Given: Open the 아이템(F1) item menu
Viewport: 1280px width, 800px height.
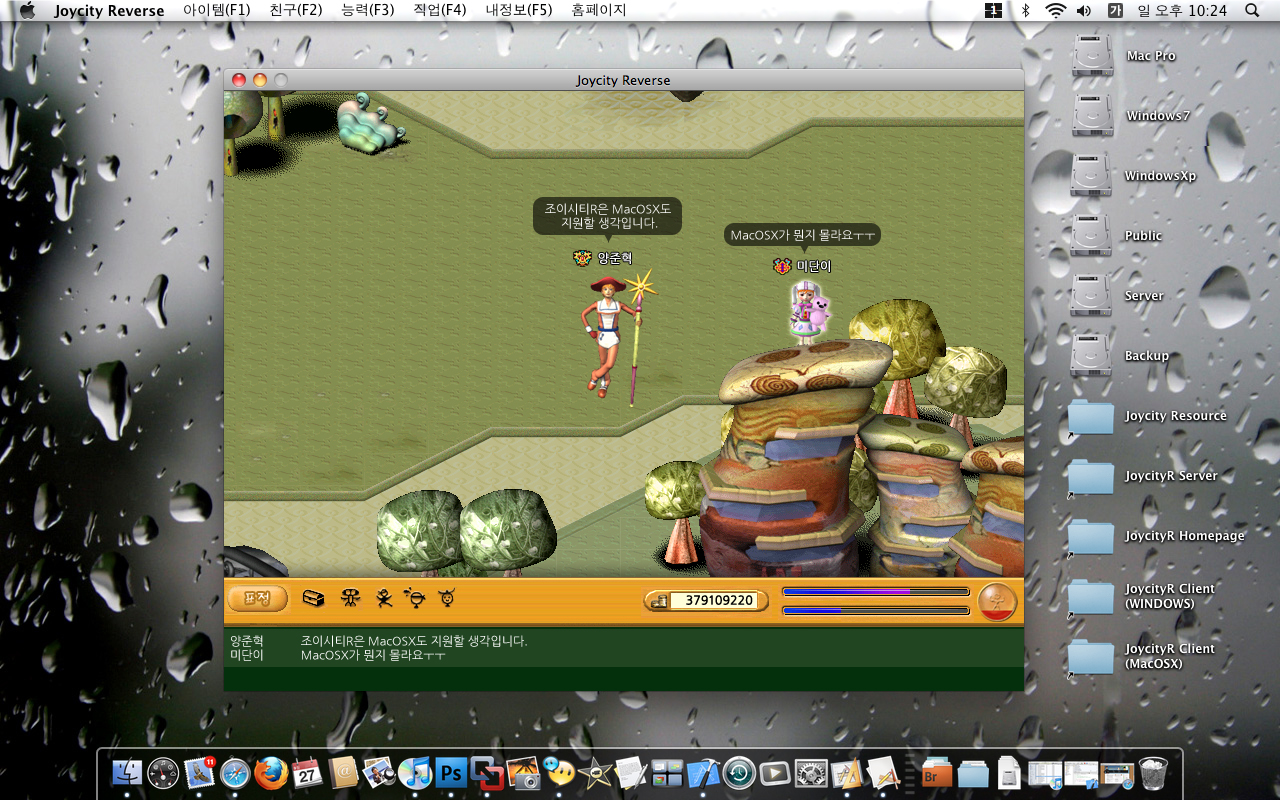Looking at the screenshot, I should (x=217, y=10).
